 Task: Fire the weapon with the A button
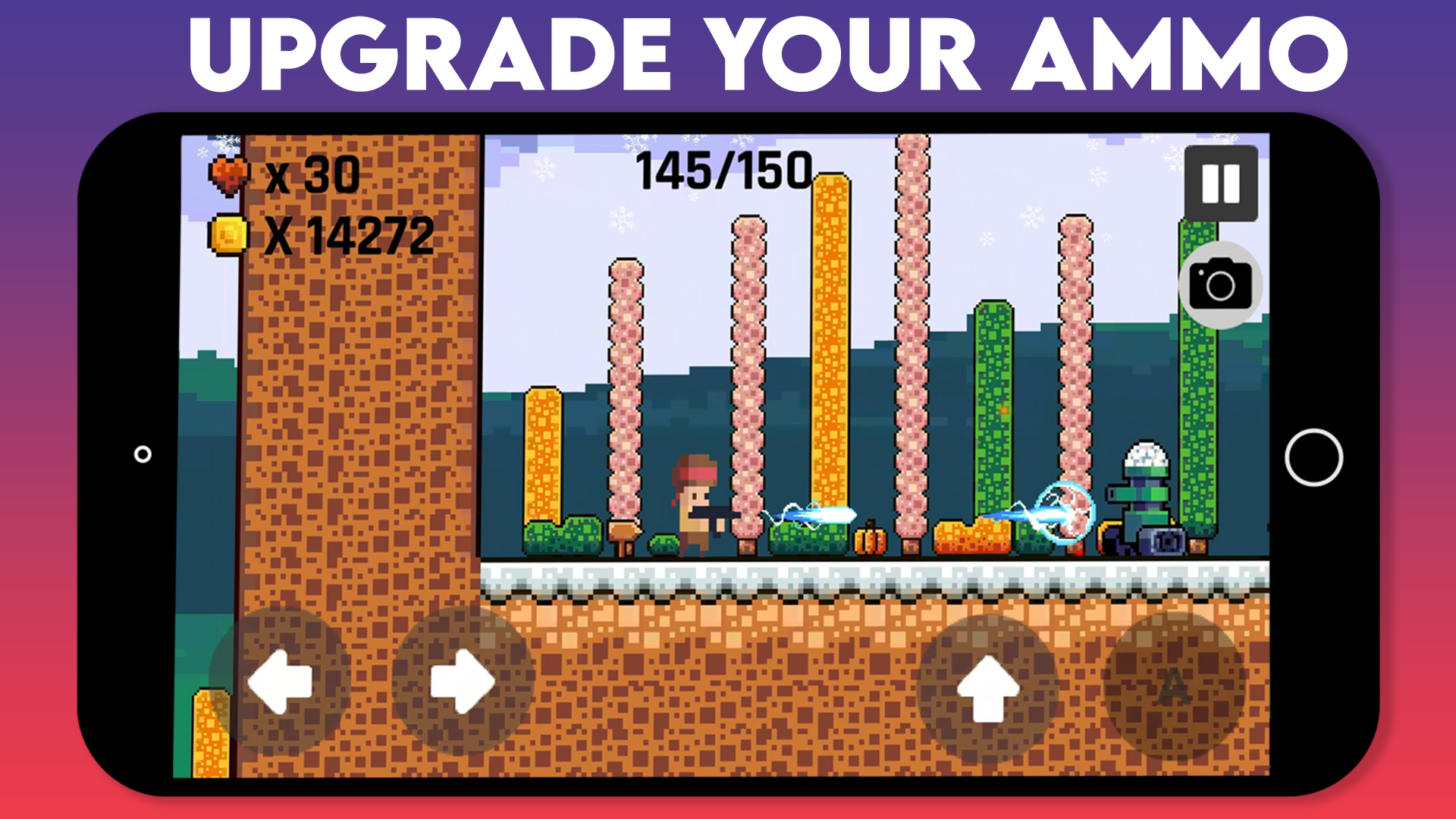(x=1174, y=687)
